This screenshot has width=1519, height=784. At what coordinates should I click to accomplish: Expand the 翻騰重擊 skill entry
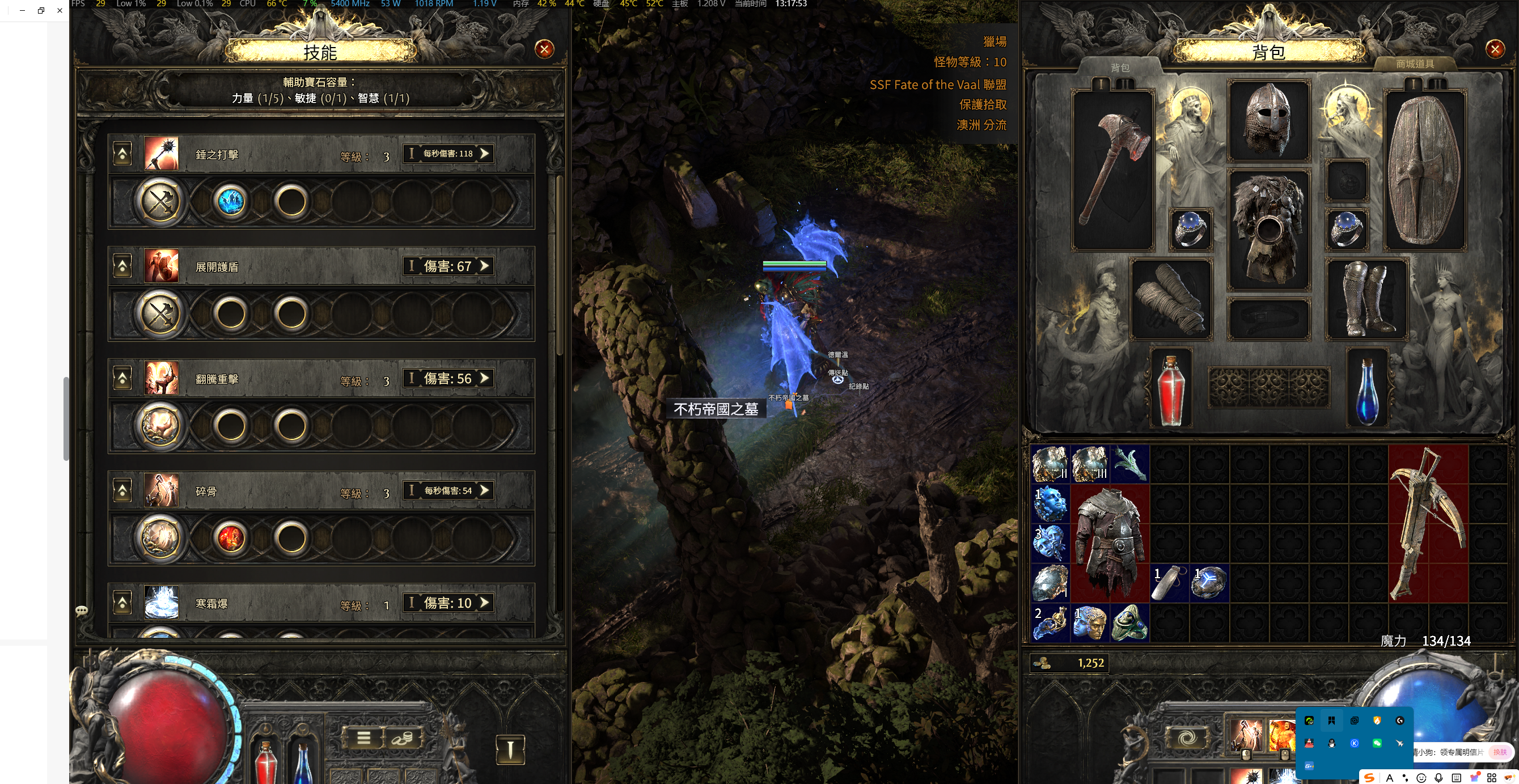(122, 379)
